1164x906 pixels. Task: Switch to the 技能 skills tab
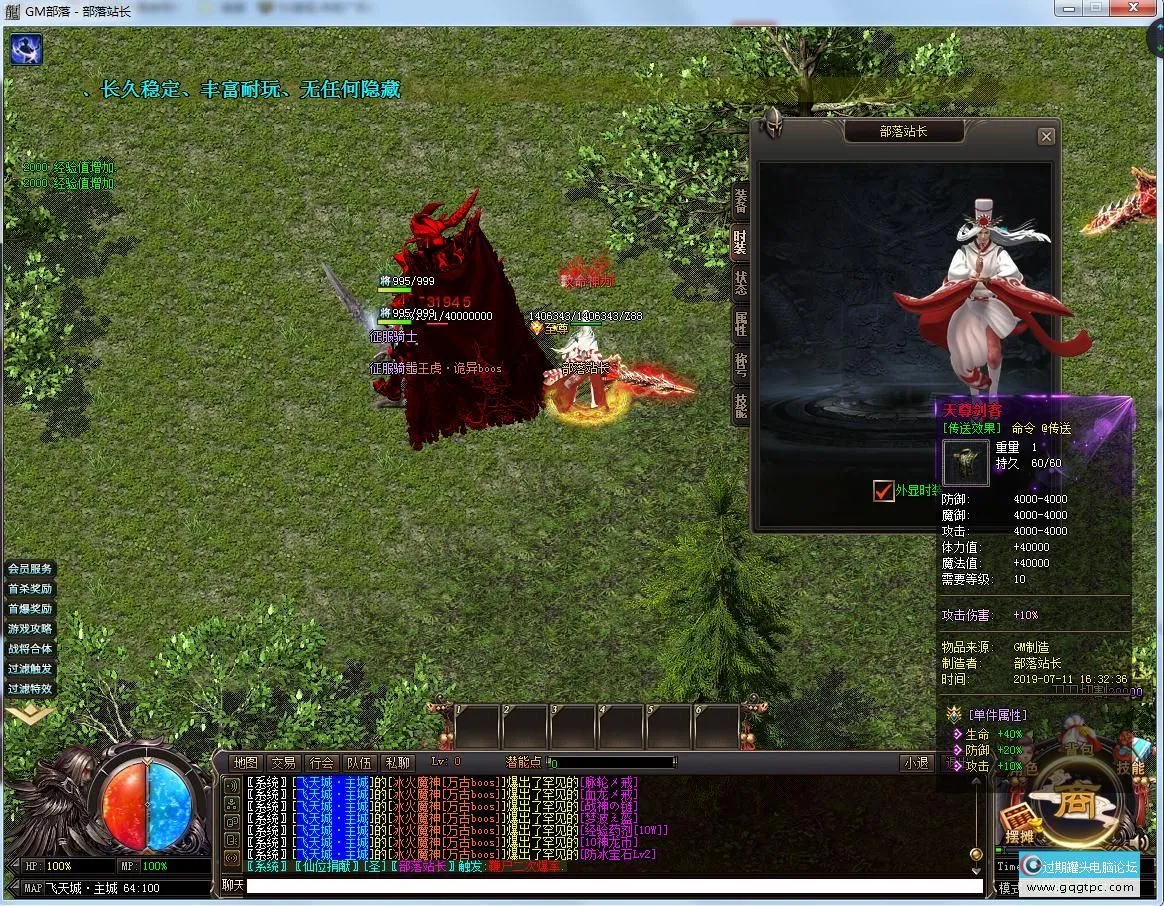[x=740, y=404]
